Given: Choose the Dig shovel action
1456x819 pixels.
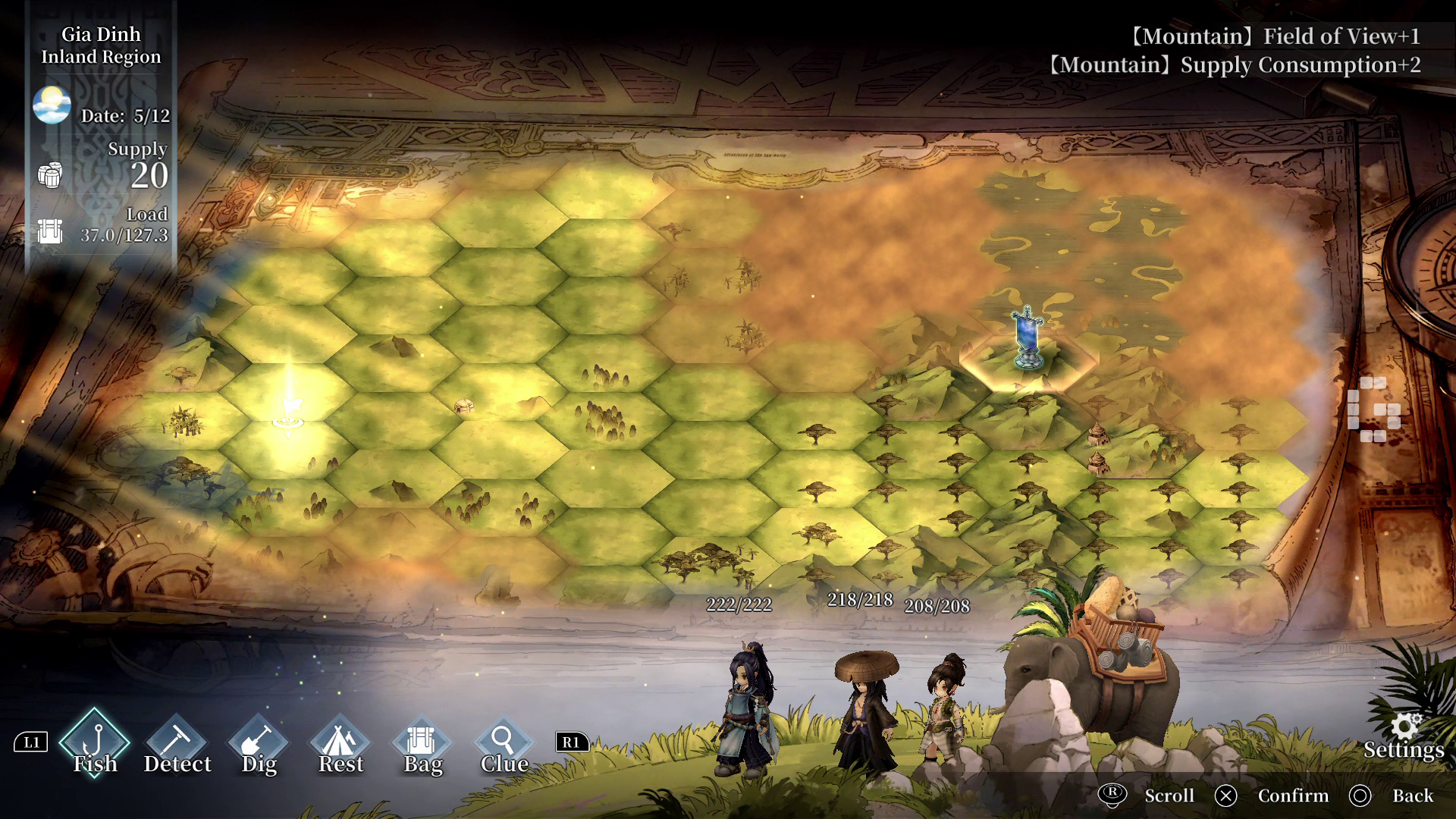Looking at the screenshot, I should pyautogui.click(x=259, y=743).
